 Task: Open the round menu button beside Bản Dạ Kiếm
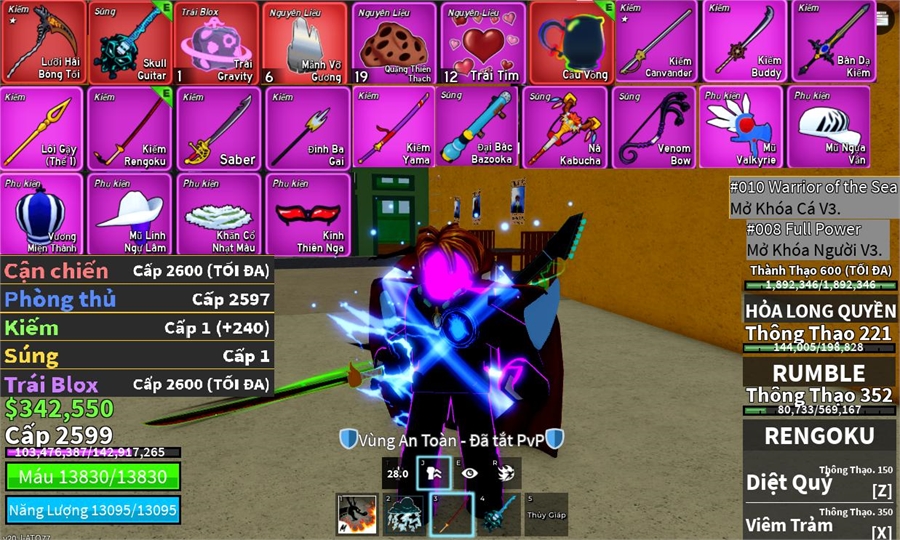884,17
